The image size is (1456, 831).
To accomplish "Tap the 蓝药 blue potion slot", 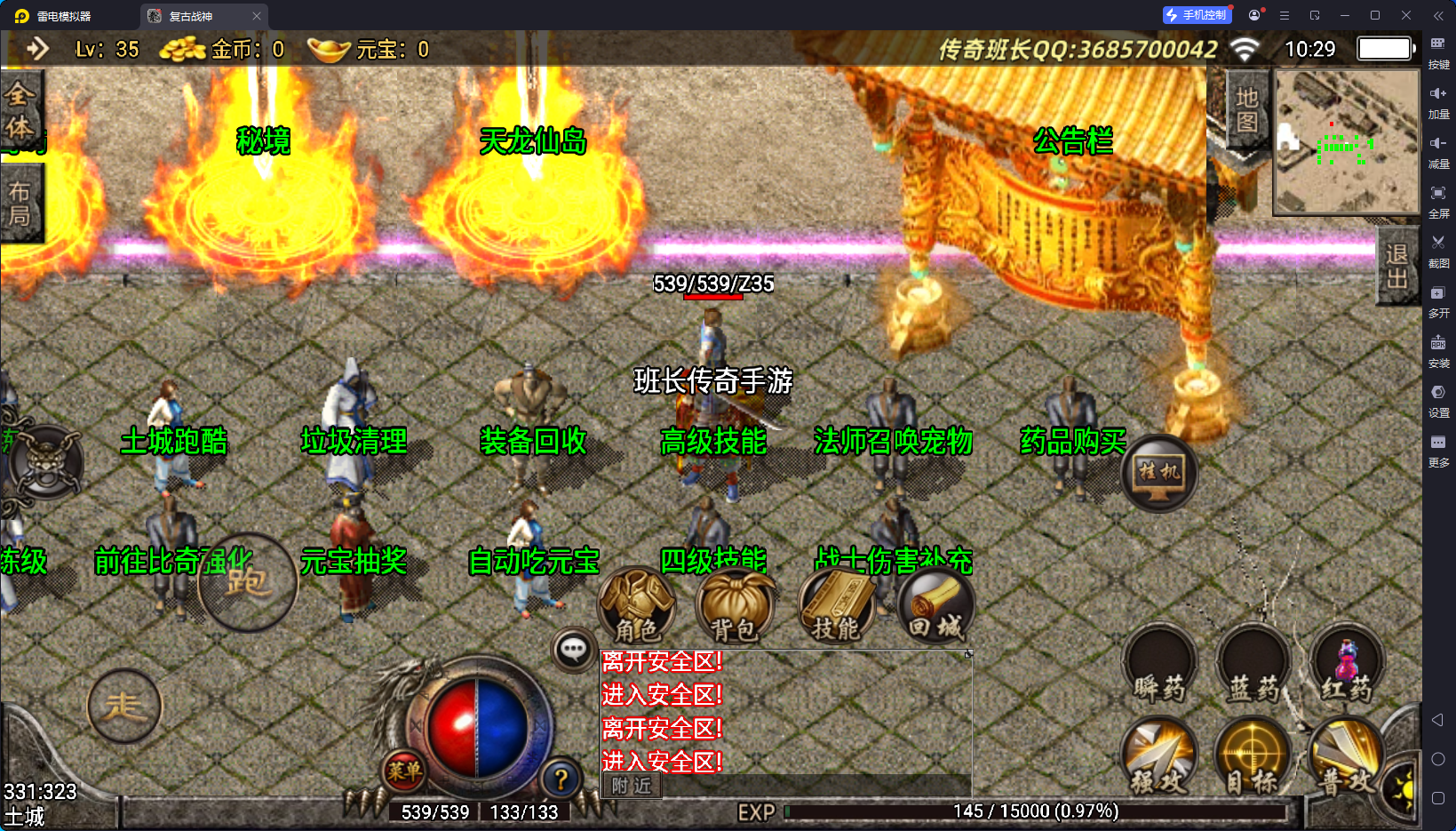I will (1253, 667).
